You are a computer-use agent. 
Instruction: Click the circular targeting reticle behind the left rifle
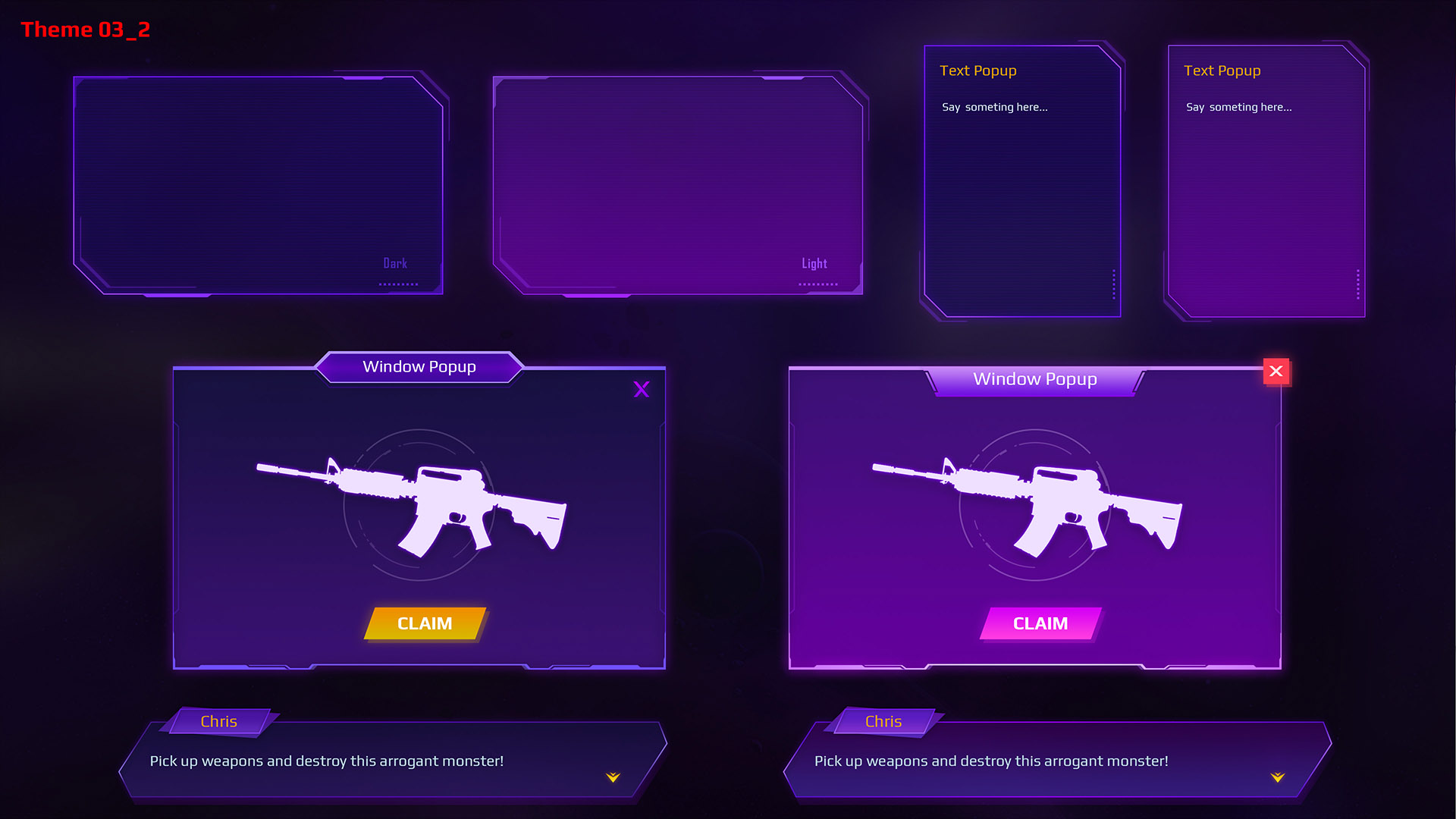coord(421,504)
